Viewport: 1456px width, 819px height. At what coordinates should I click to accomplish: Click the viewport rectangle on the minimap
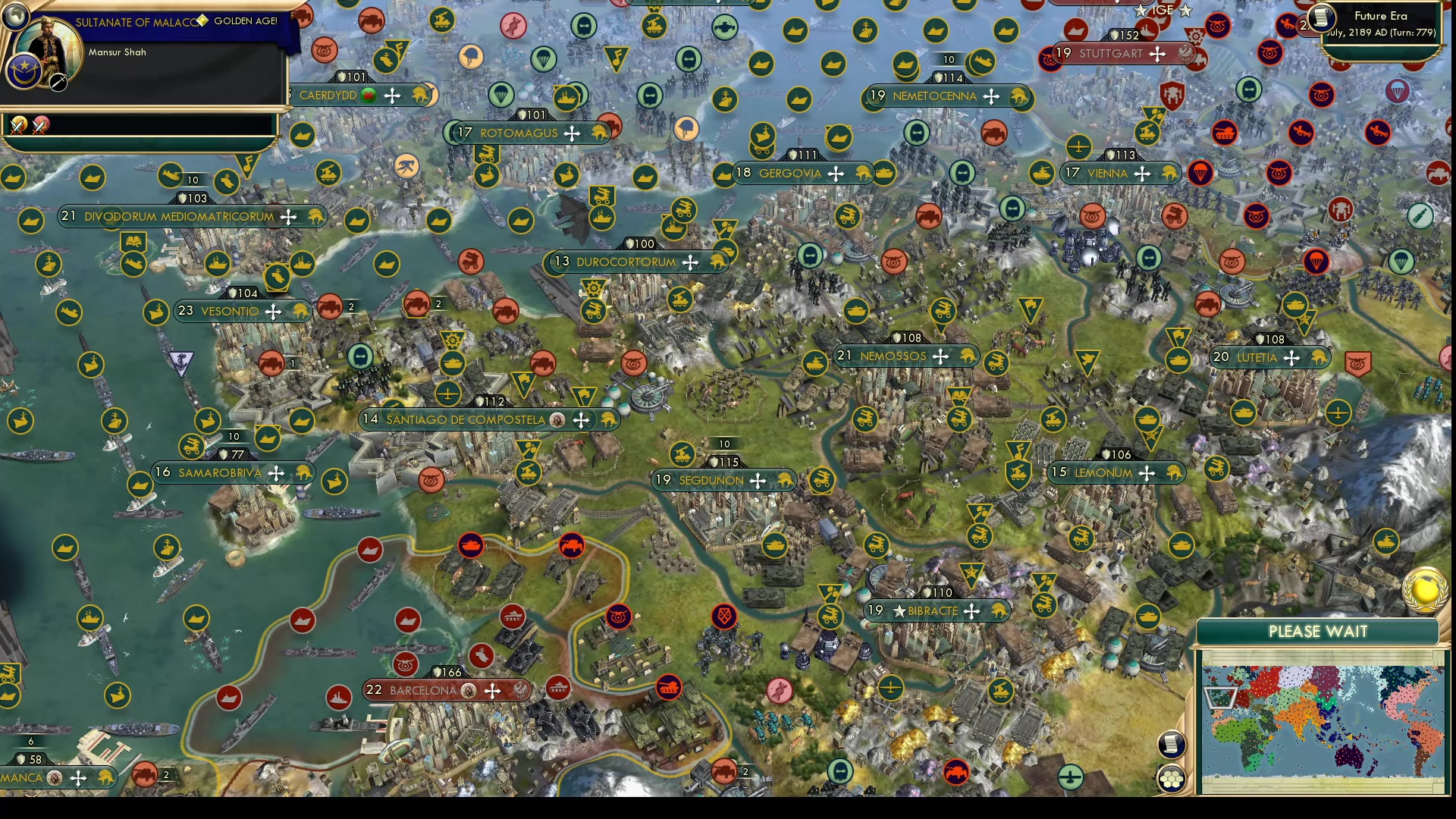(1220, 697)
